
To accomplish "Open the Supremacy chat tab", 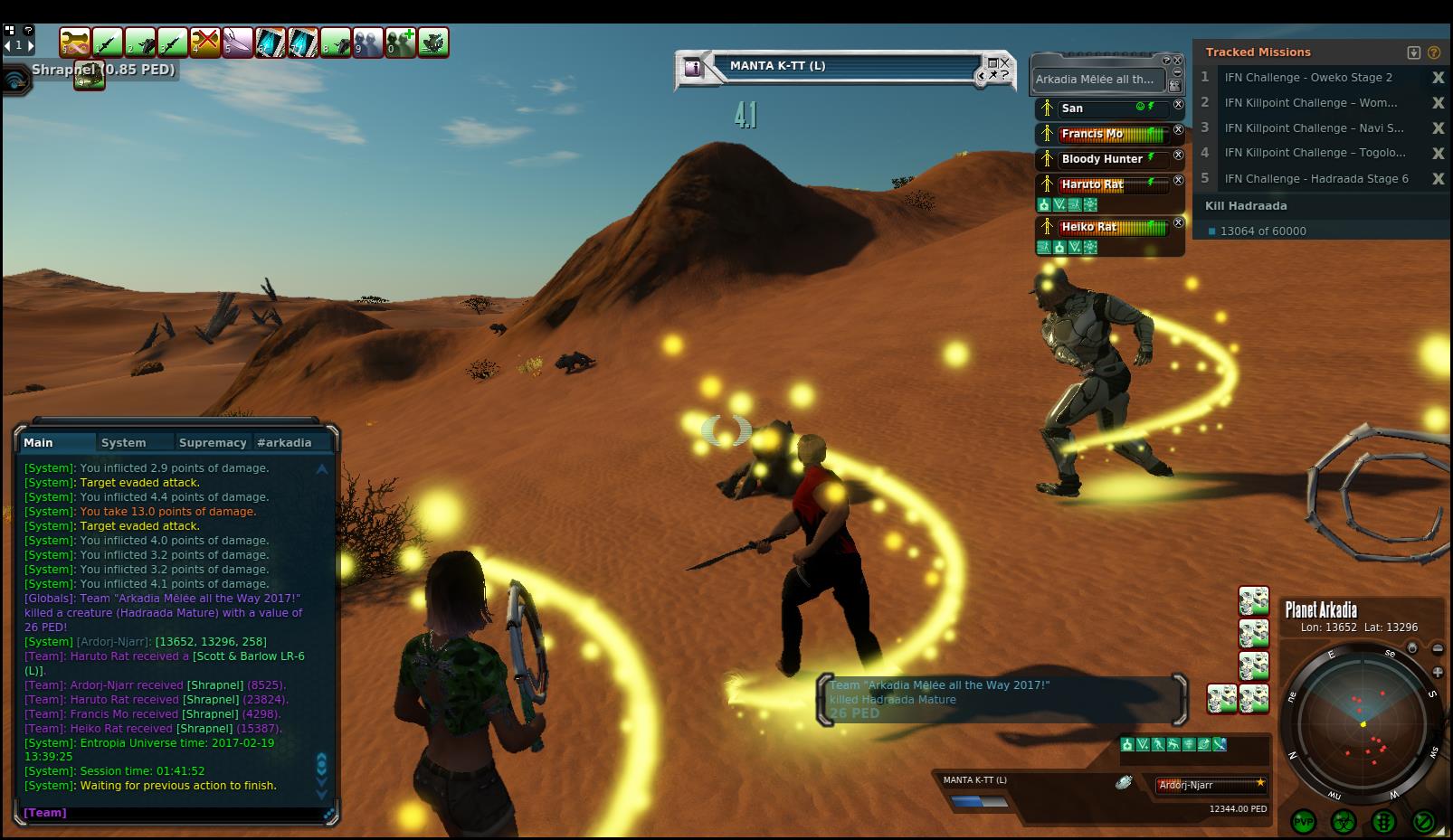I will coord(213,443).
